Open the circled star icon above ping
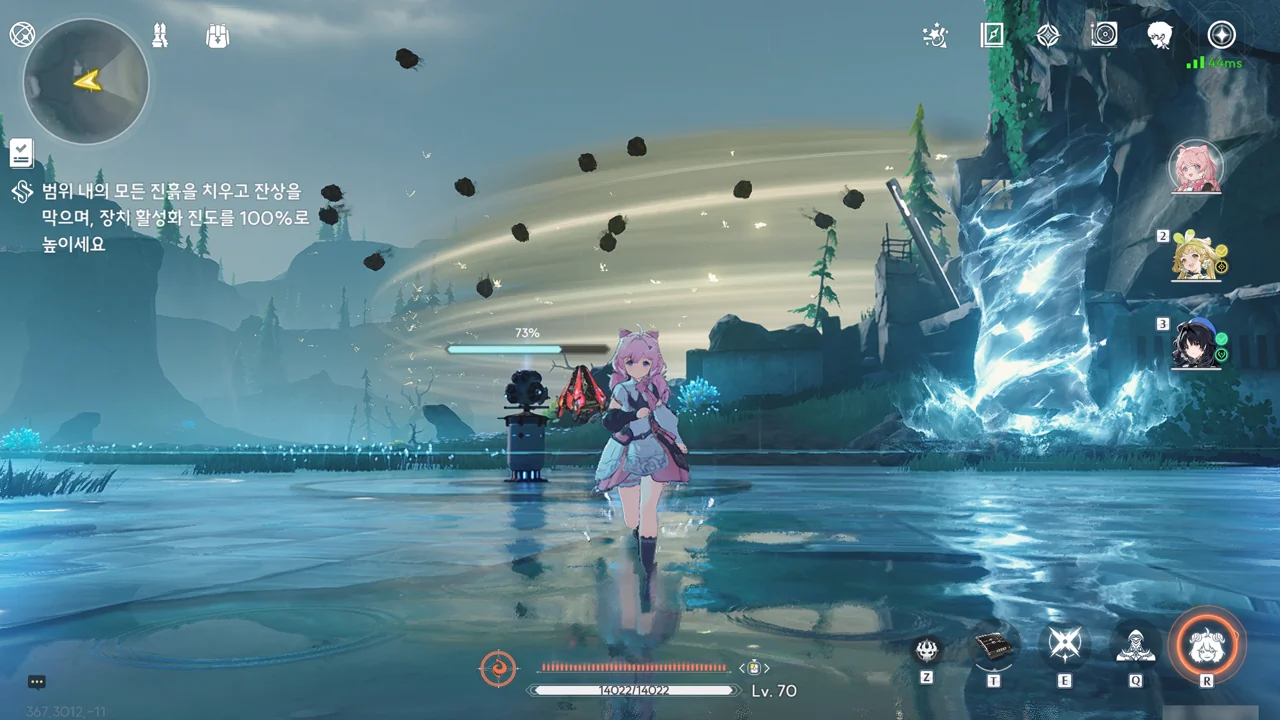Screen dimensions: 1280x720 [1221, 35]
